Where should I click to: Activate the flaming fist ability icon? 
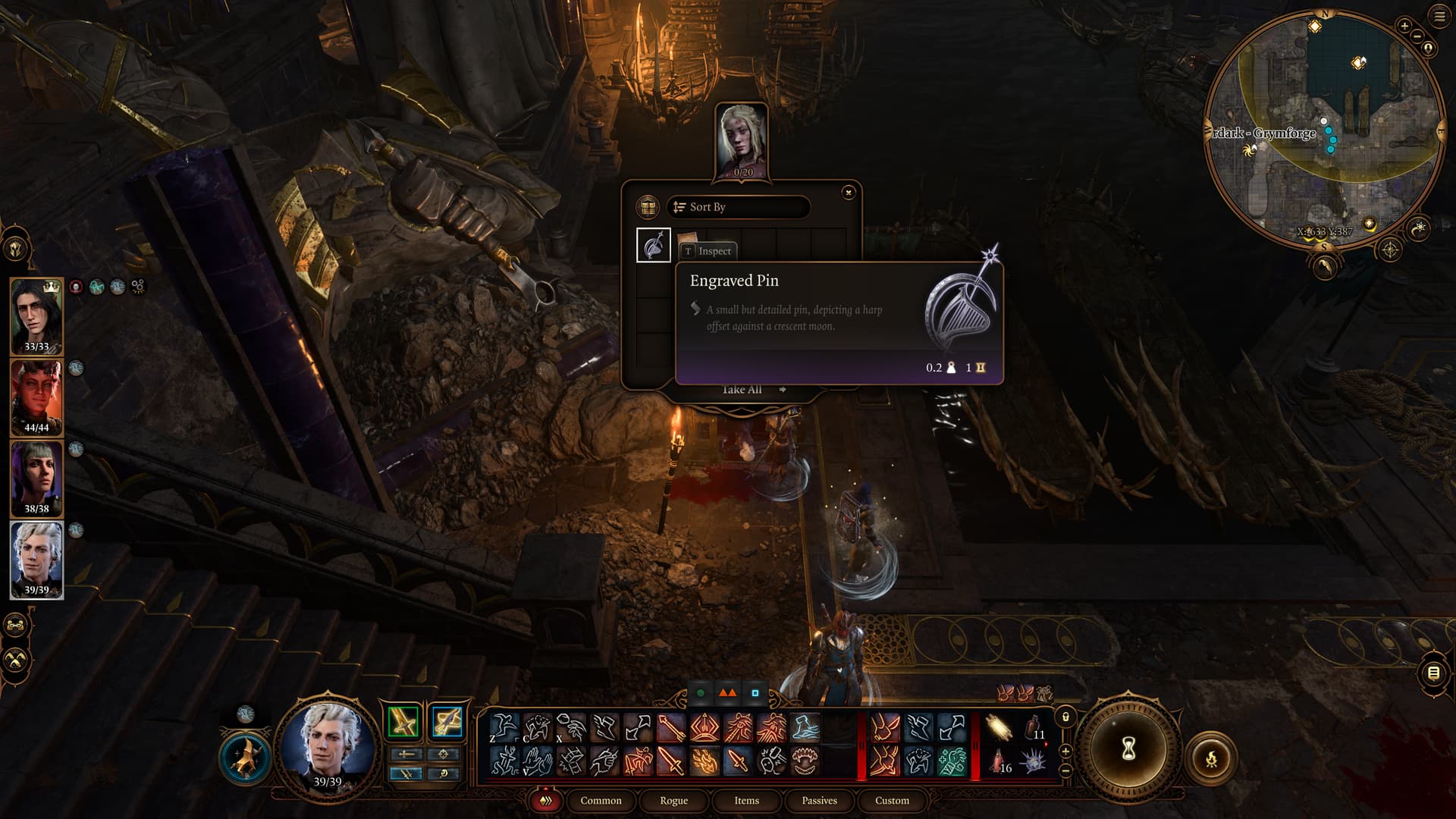point(705,761)
